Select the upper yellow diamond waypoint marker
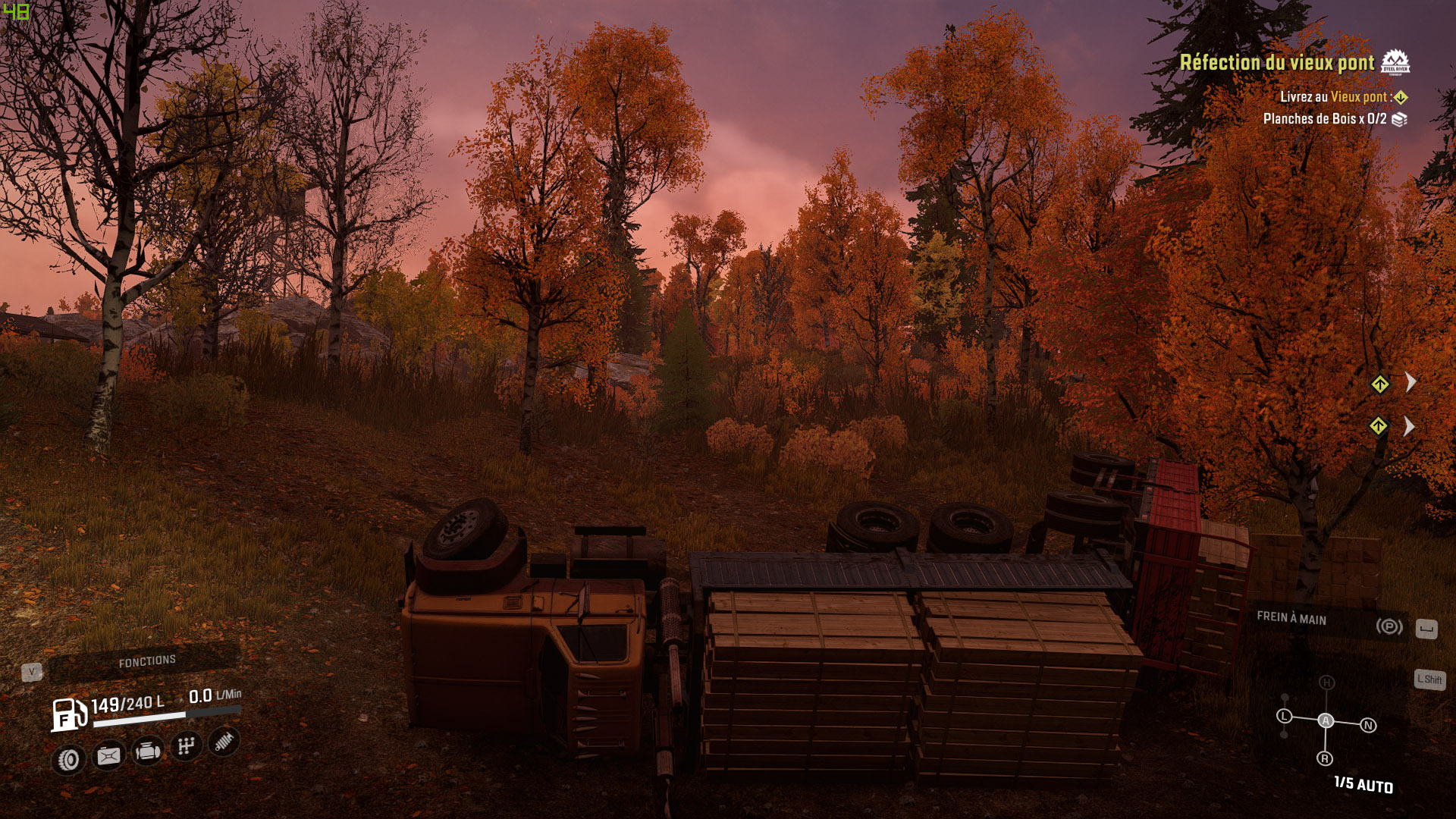This screenshot has width=1456, height=819. pyautogui.click(x=1379, y=384)
